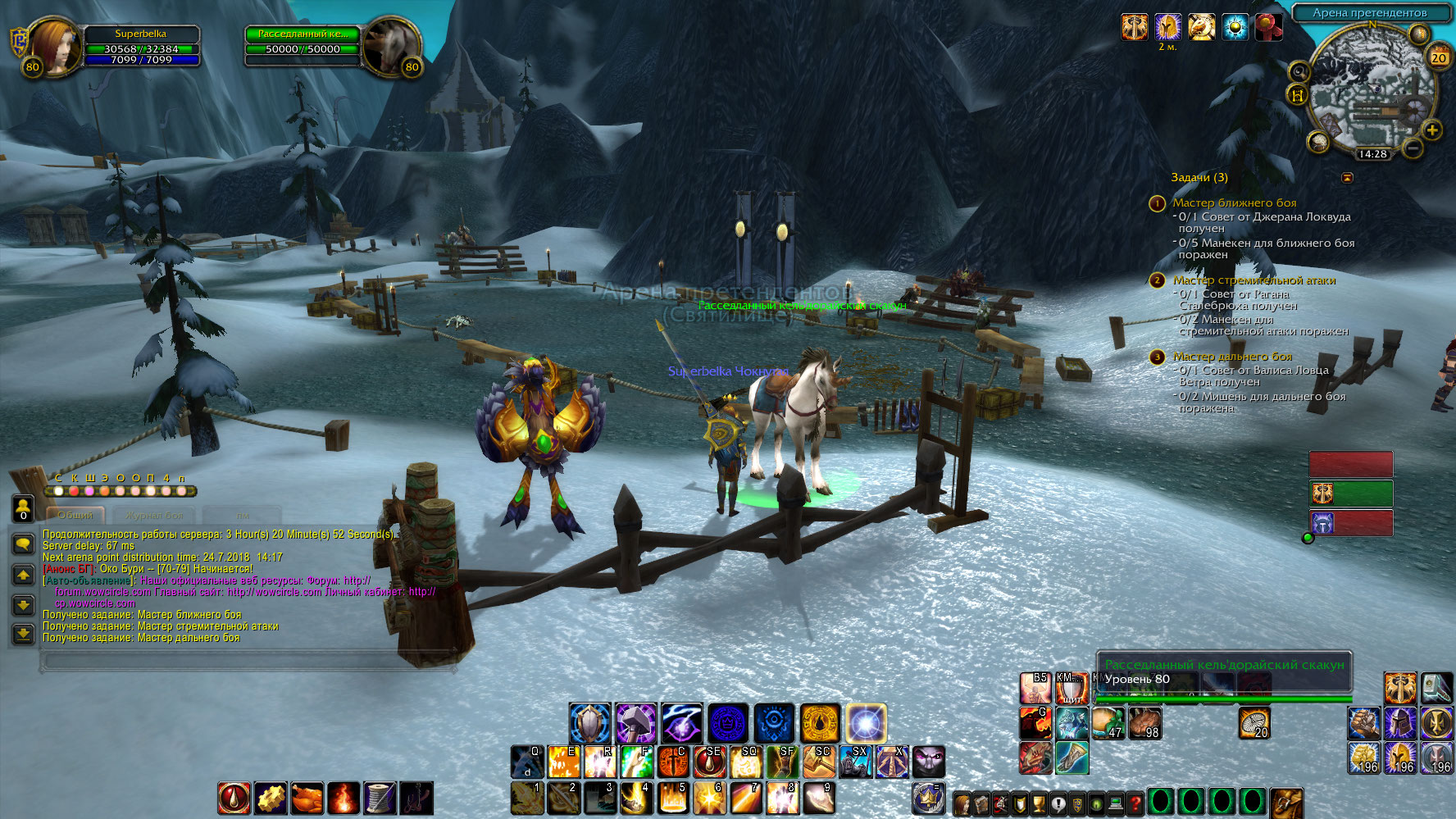Viewport: 1456px width, 819px height.
Task: Cast the purple hammer ability
Action: point(636,723)
